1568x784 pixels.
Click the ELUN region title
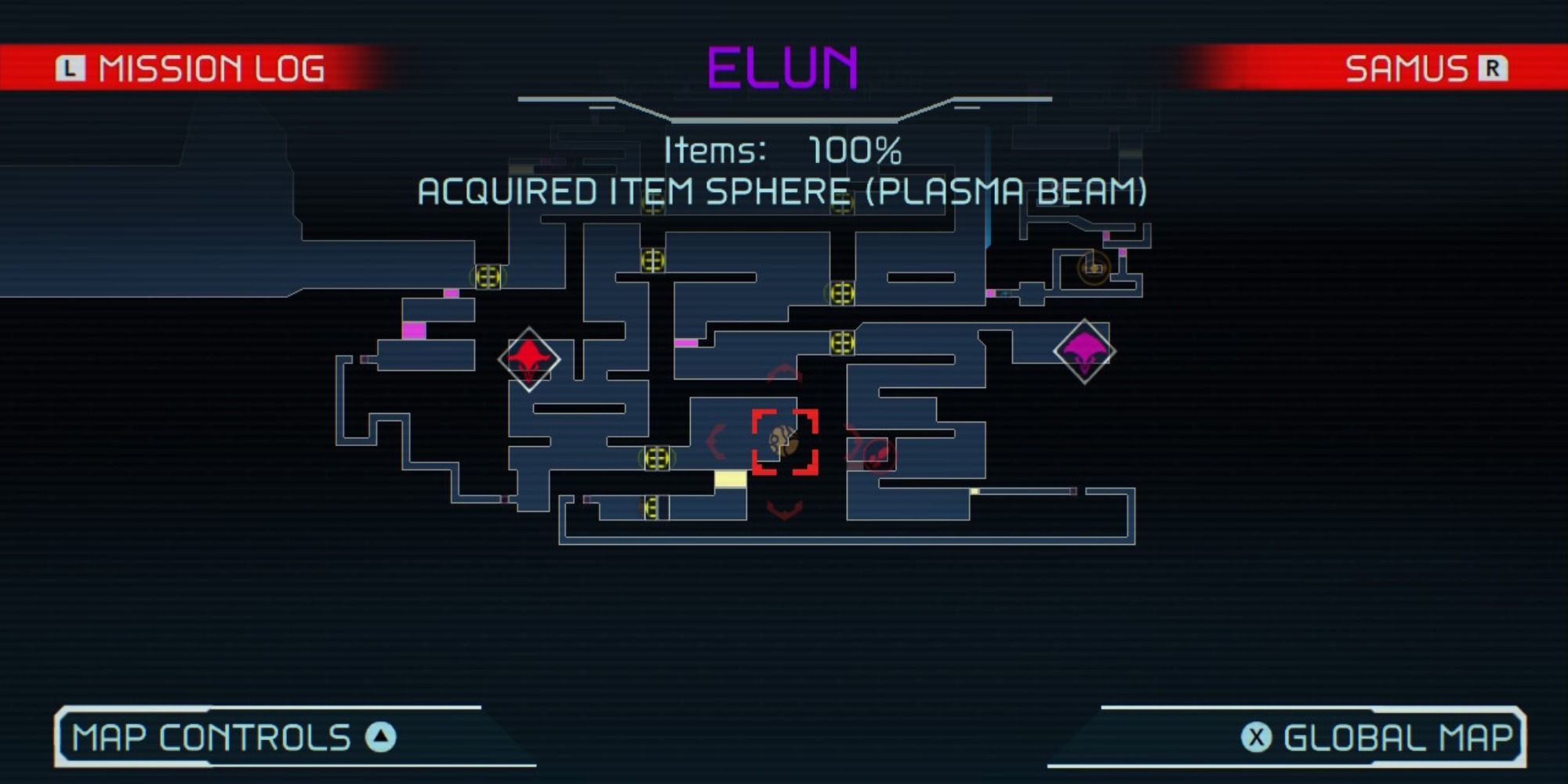point(782,67)
